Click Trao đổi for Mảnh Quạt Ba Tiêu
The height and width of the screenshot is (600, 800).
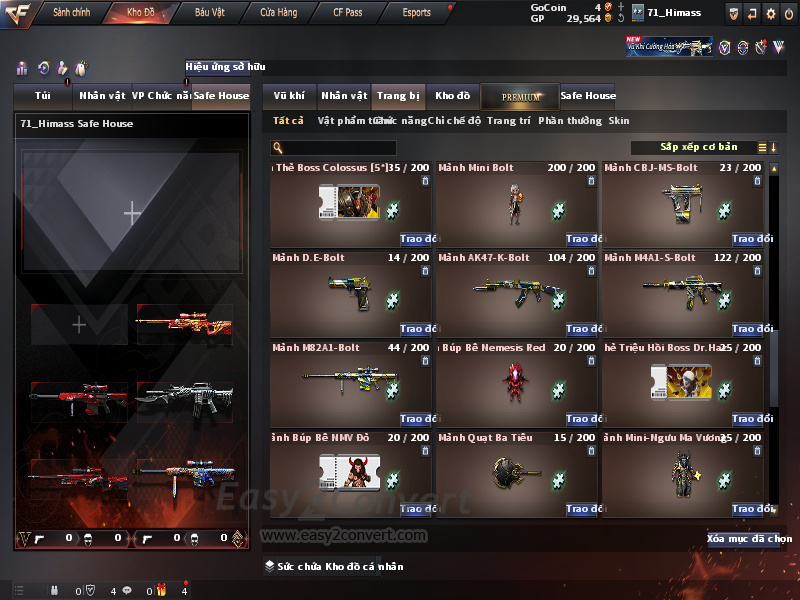click(x=583, y=509)
